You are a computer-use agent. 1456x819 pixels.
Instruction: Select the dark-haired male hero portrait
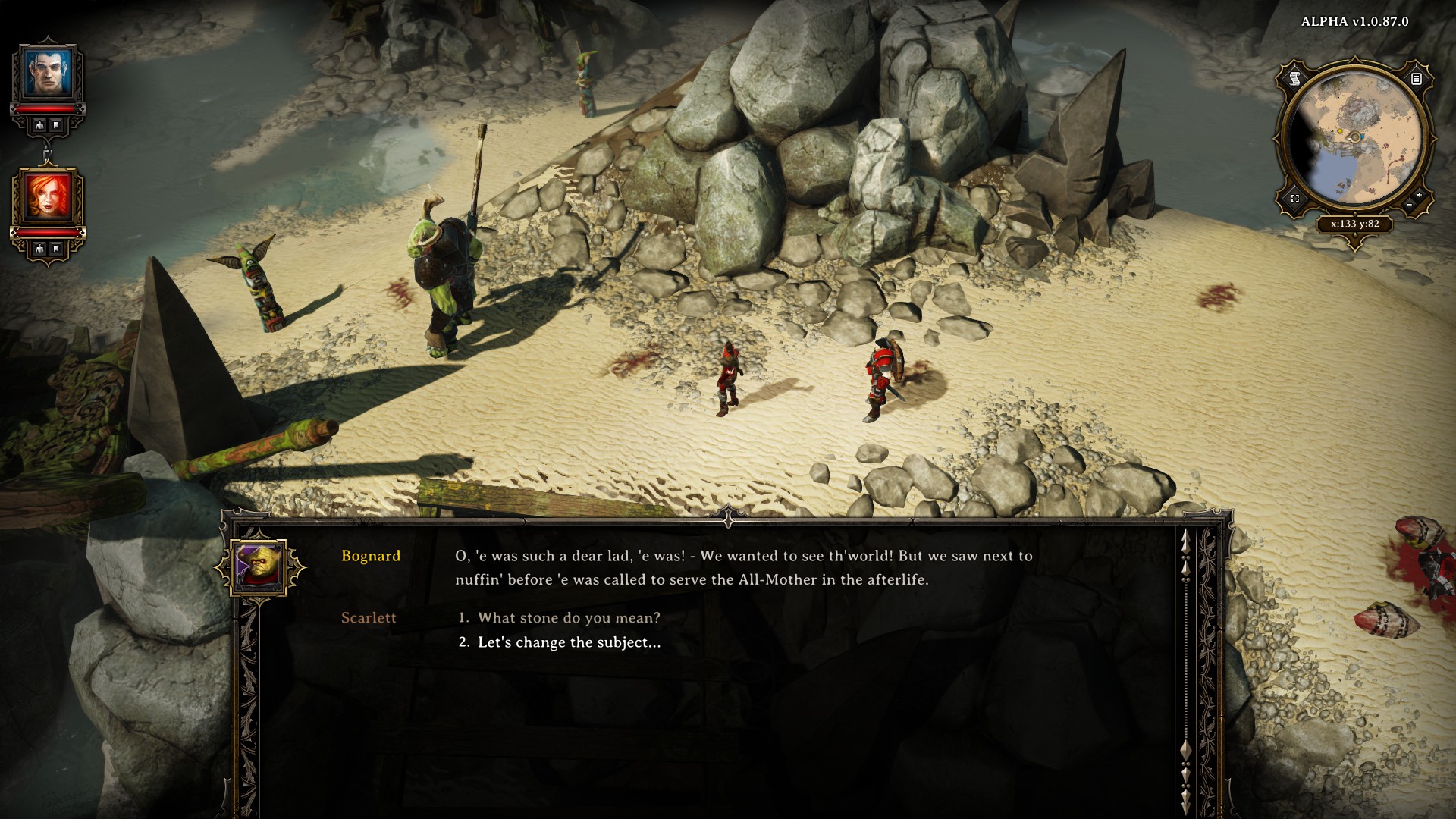coord(48,74)
